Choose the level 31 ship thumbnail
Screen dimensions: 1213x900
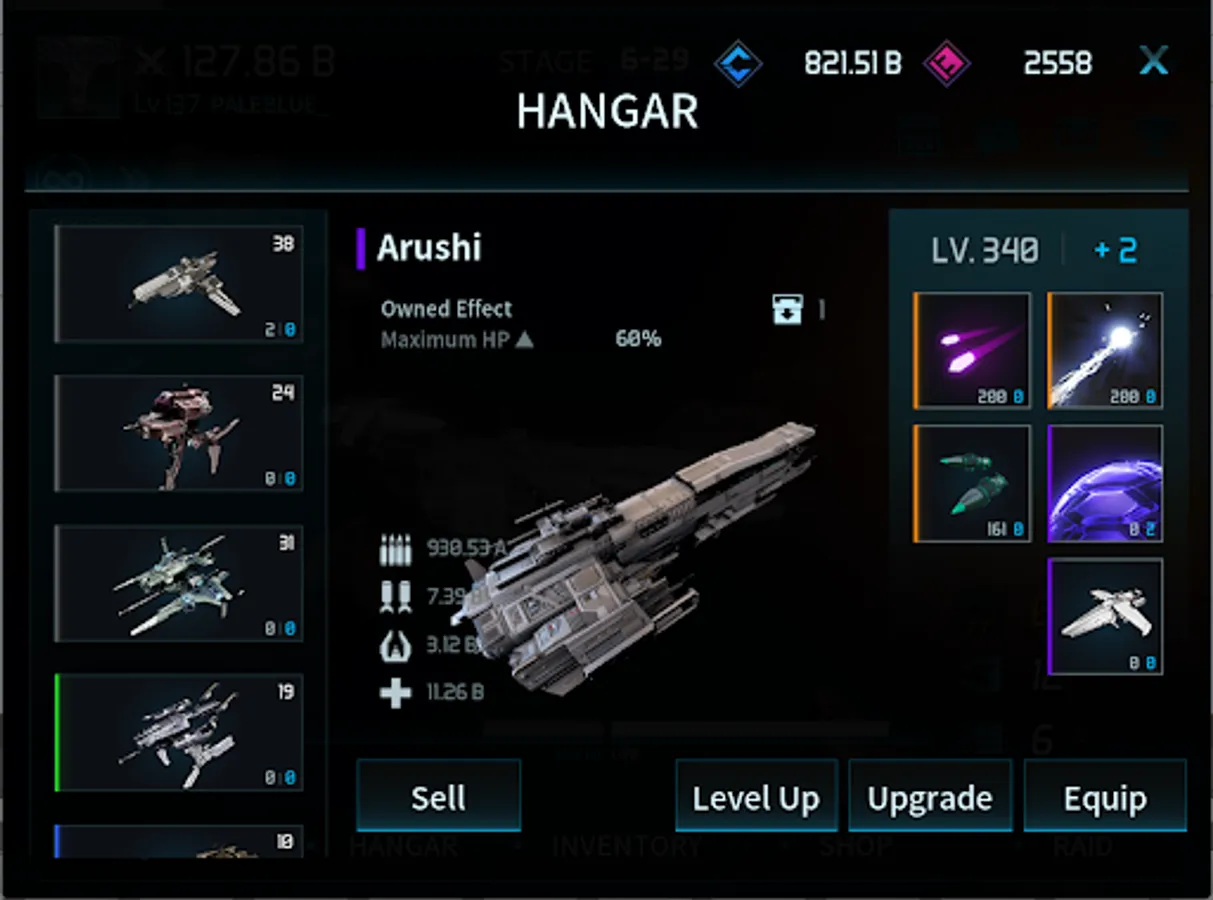[179, 584]
